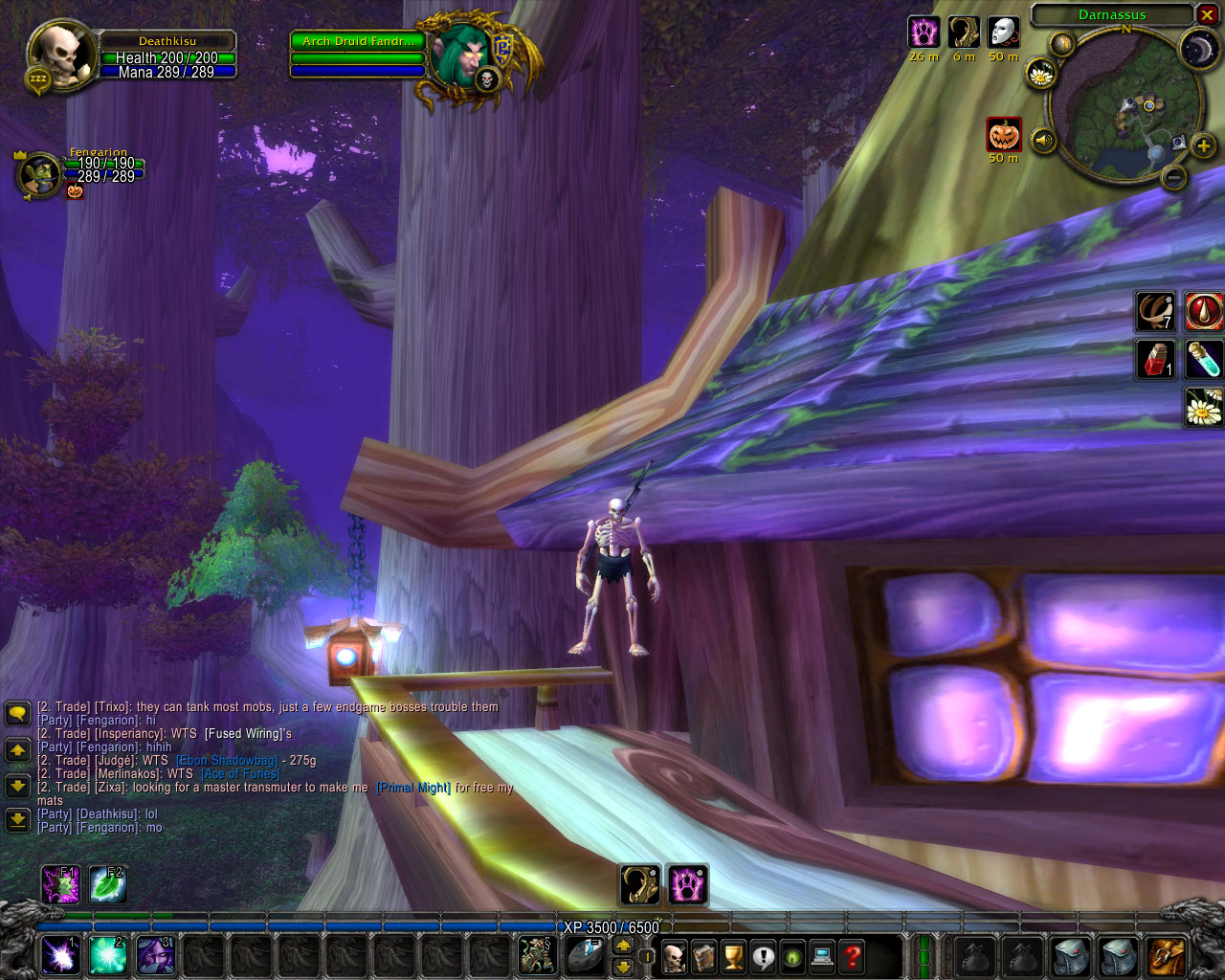1225x980 pixels.
Task: Close the minimap with the X button
Action: pyautogui.click(x=1207, y=15)
